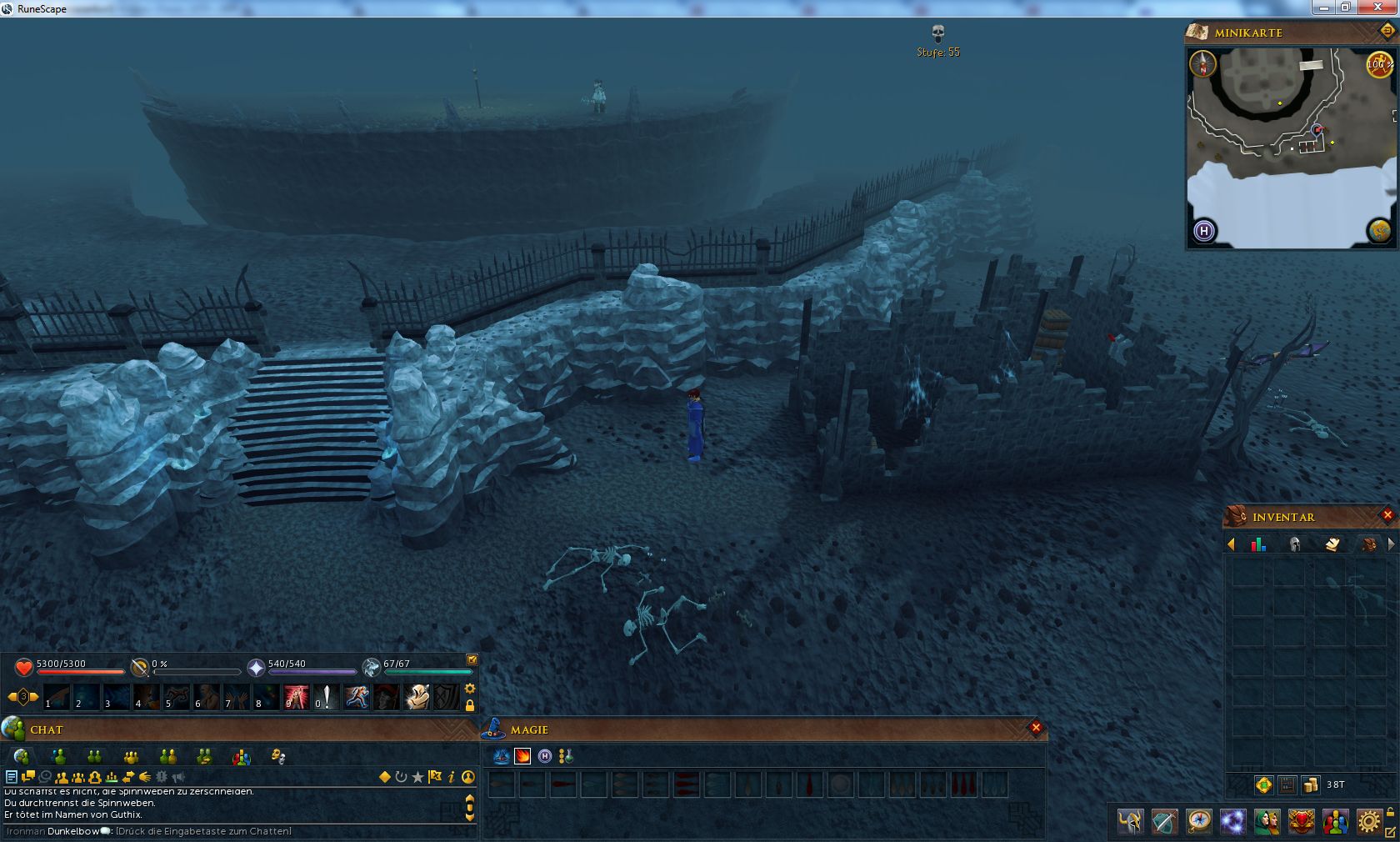This screenshot has height=842, width=1400.
Task: Toggle run energy orb on minimap
Action: pos(1378,64)
